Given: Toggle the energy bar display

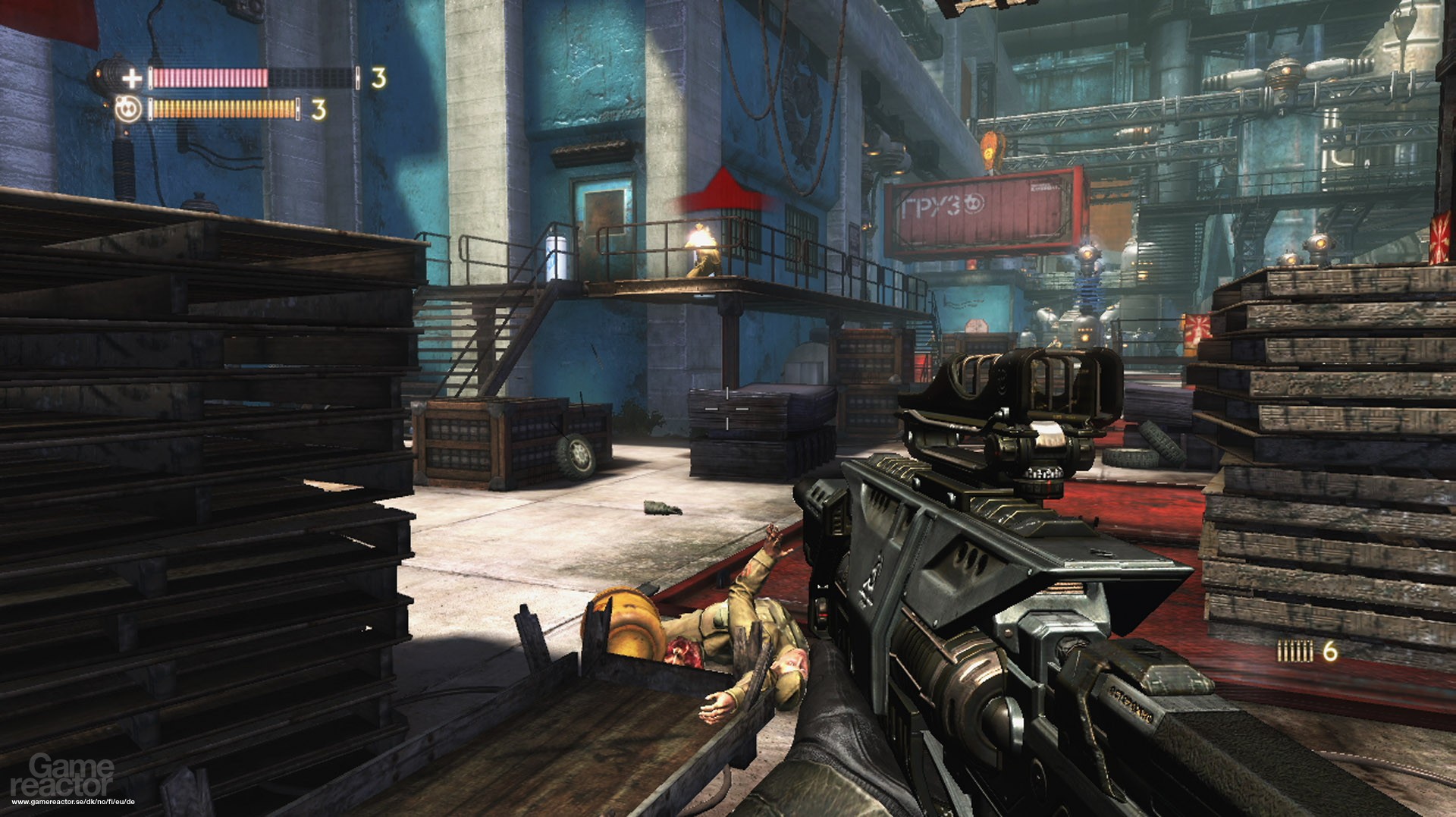Looking at the screenshot, I should pos(224,110).
